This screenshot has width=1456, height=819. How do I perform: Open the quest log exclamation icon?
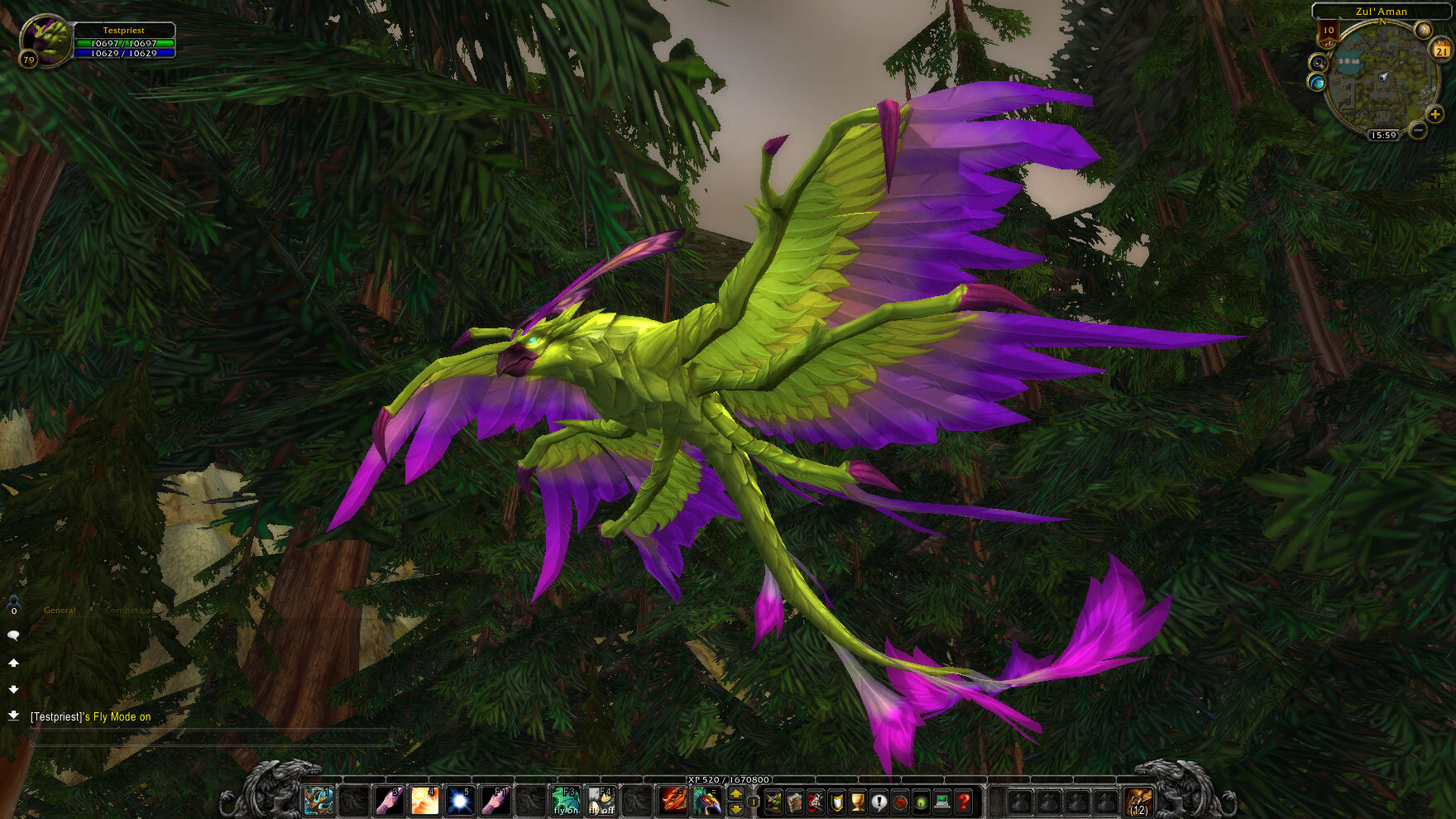tap(879, 802)
